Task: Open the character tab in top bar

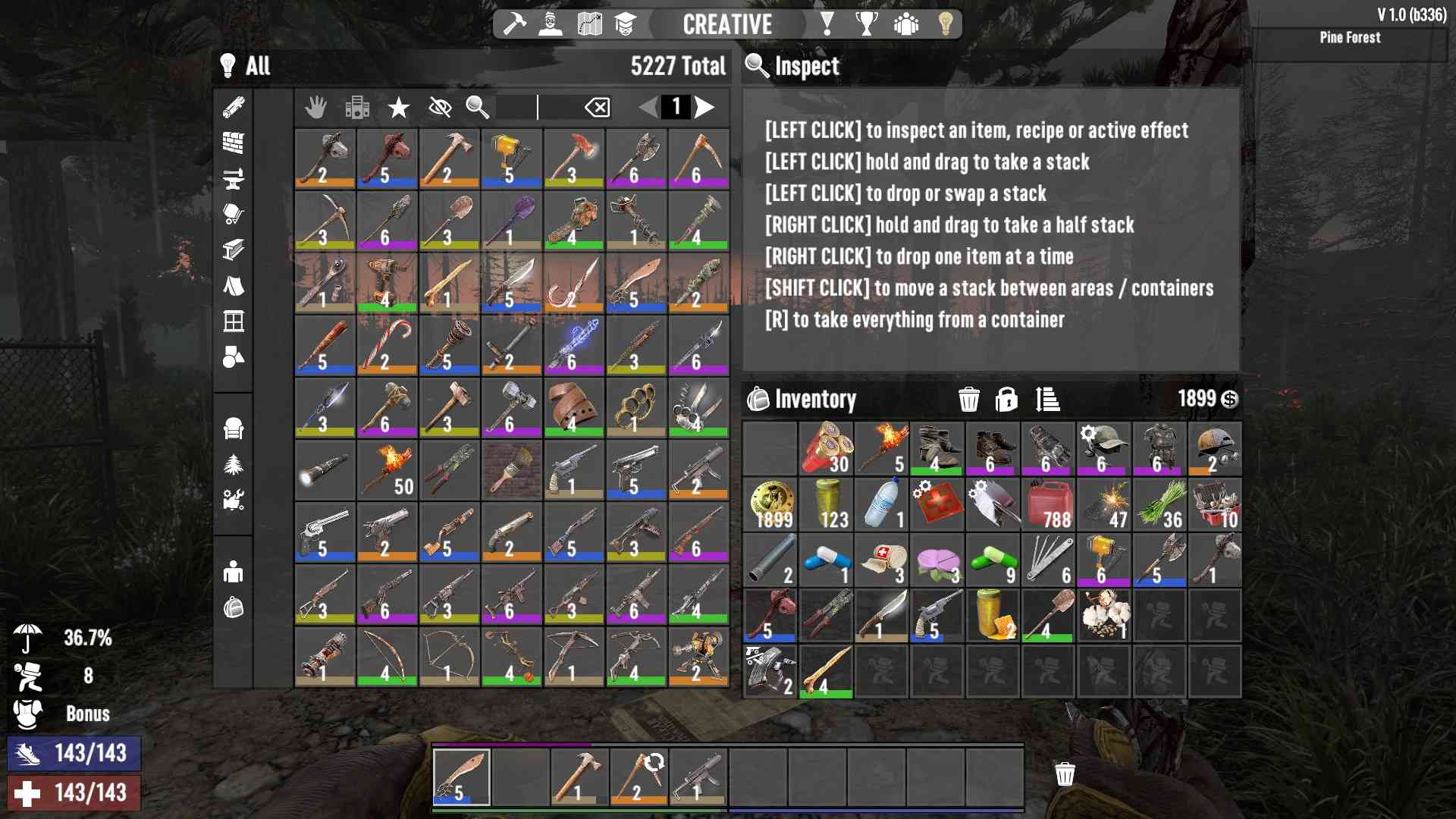Action: pos(551,24)
